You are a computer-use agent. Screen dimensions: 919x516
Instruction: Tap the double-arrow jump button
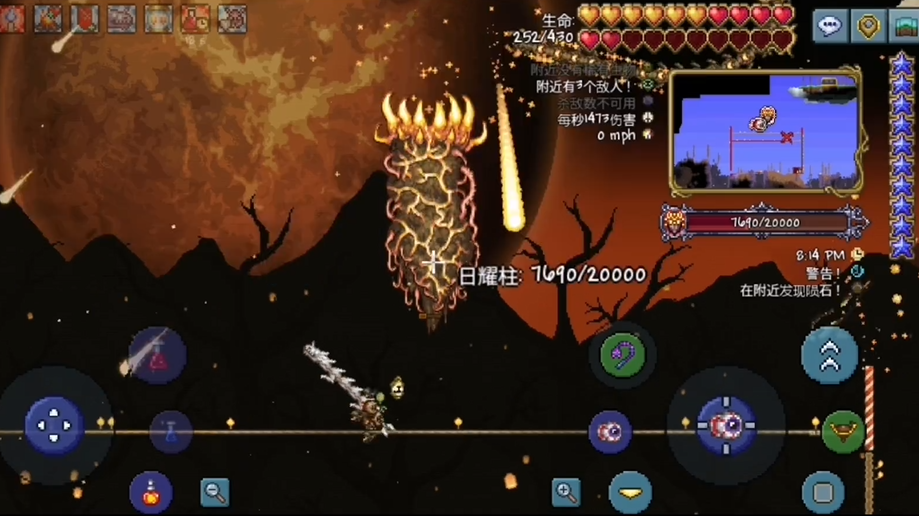829,355
